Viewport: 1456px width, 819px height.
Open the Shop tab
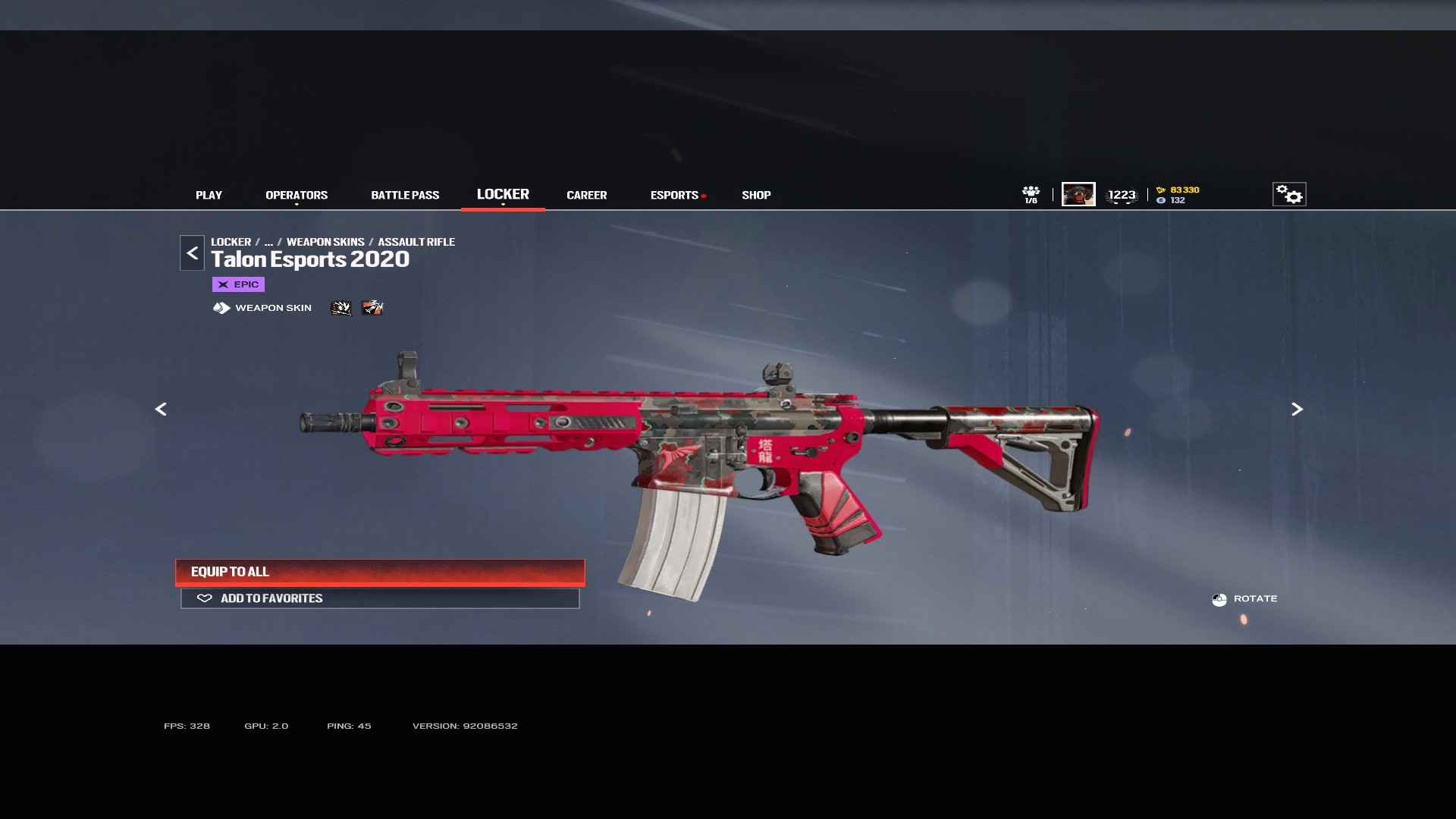point(756,195)
